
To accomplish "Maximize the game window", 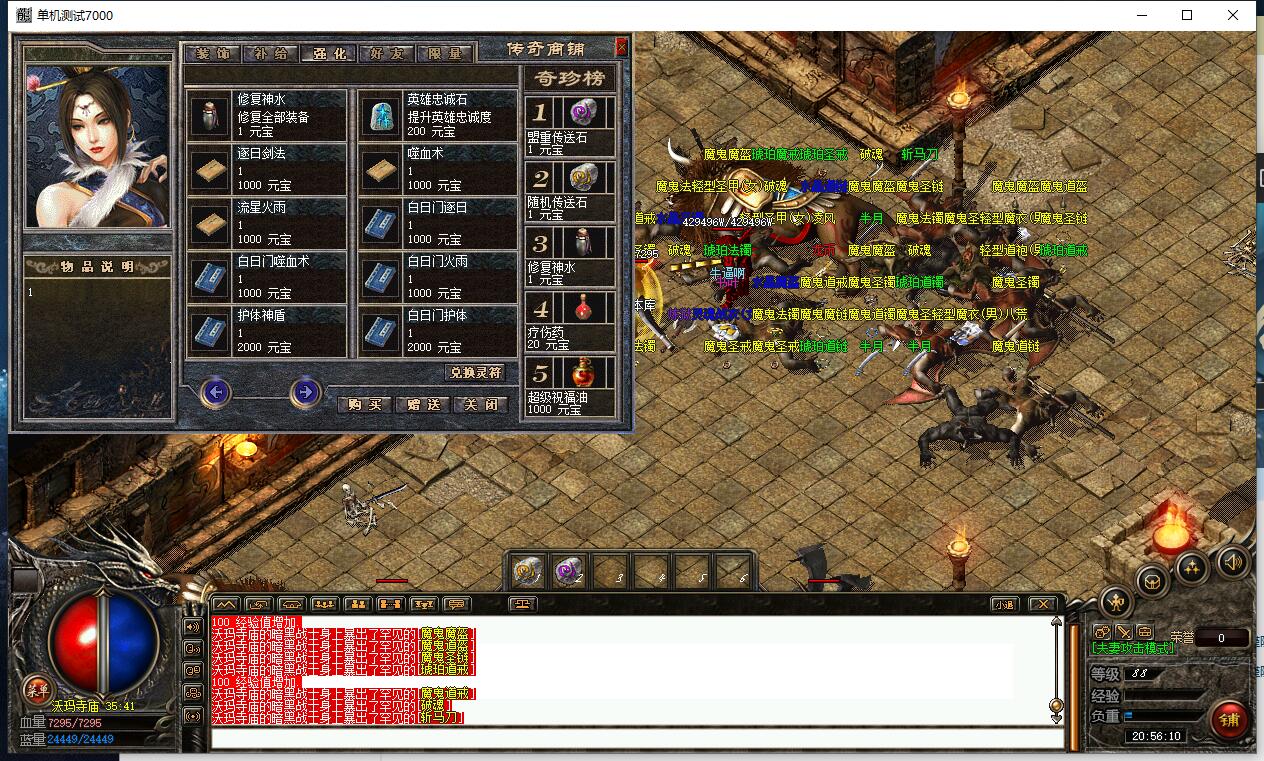I will pyautogui.click(x=1187, y=15).
